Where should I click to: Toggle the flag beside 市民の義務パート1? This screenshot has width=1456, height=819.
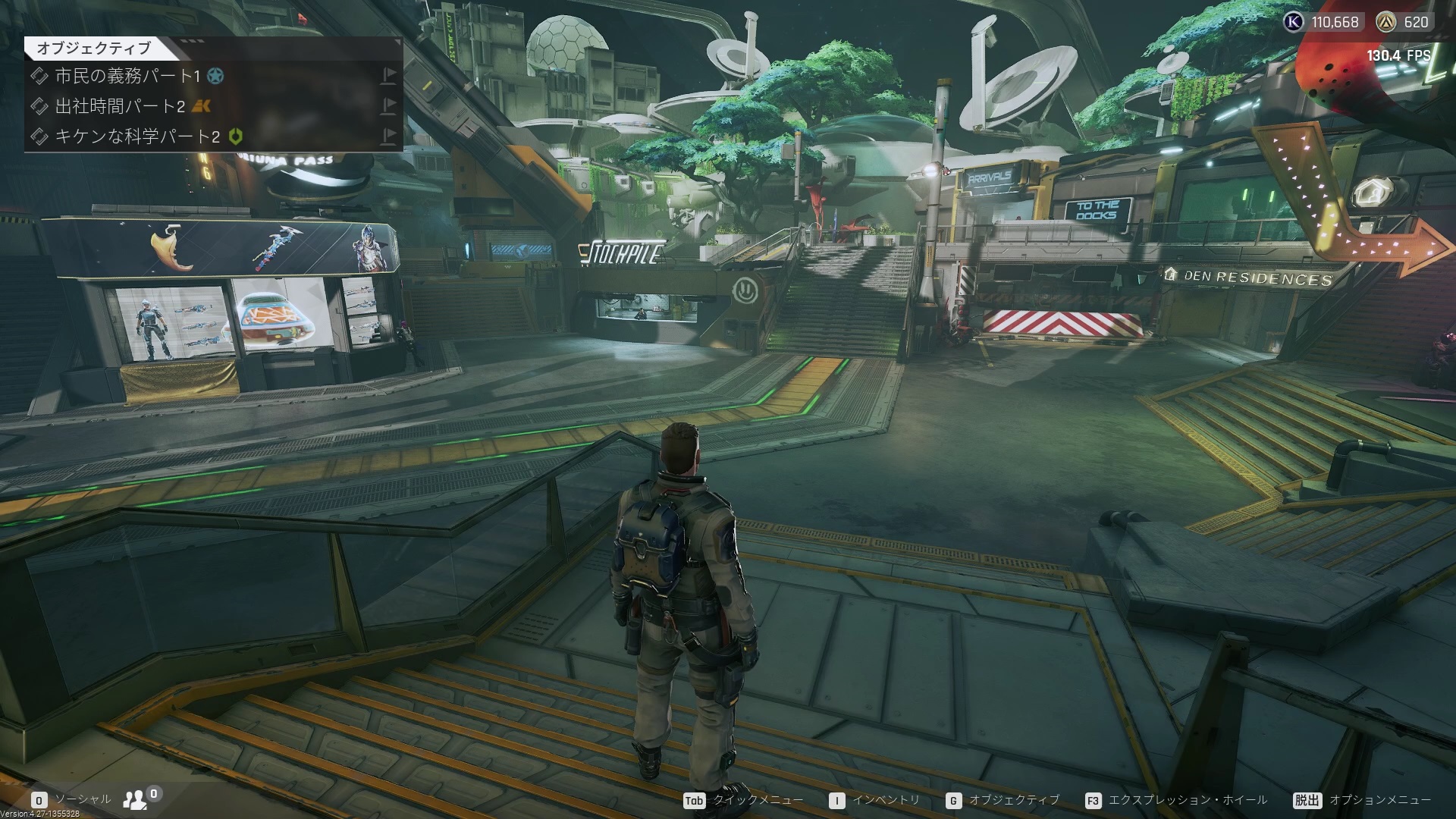pos(388,75)
